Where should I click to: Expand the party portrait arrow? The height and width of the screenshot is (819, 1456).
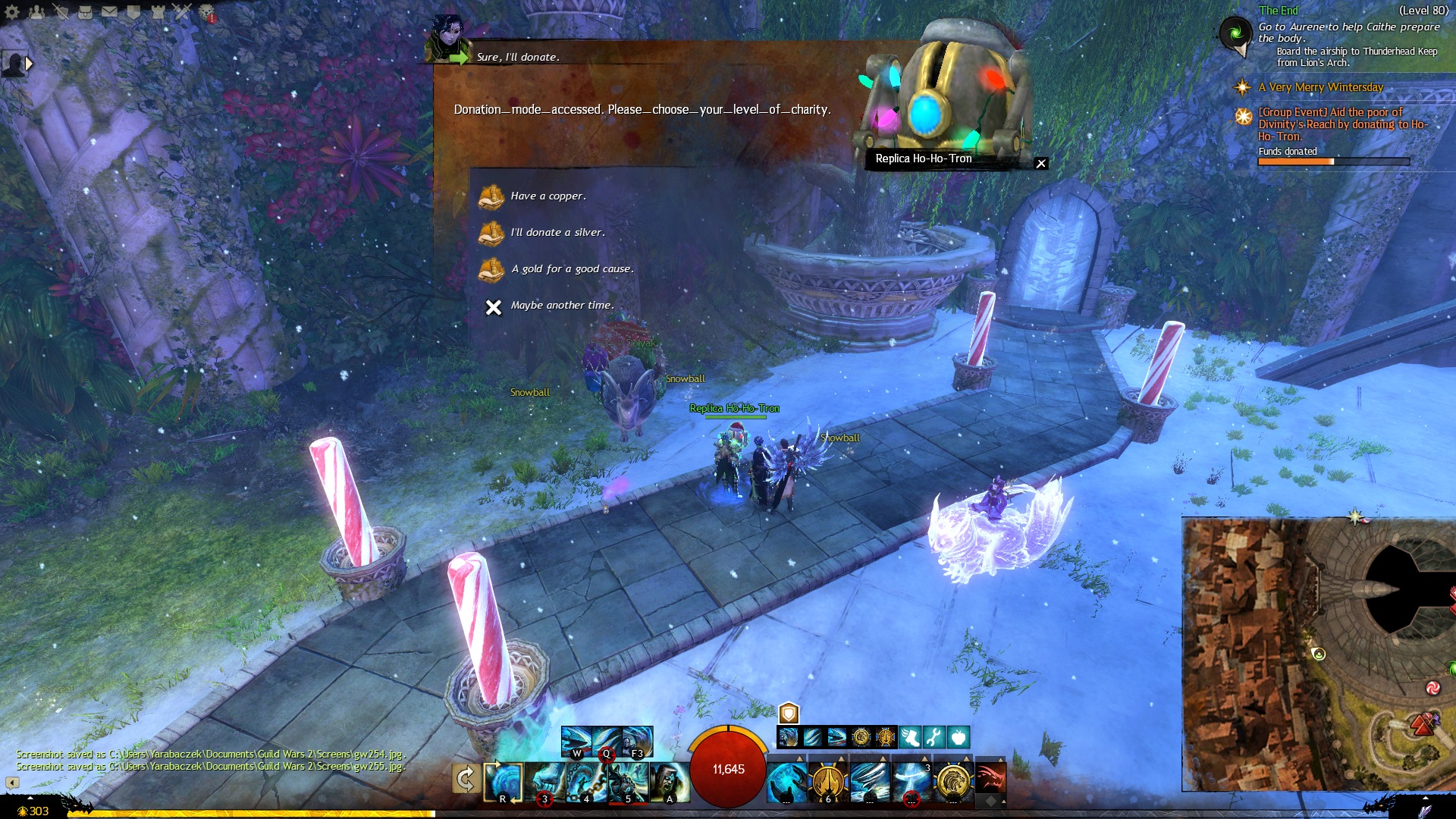(29, 64)
